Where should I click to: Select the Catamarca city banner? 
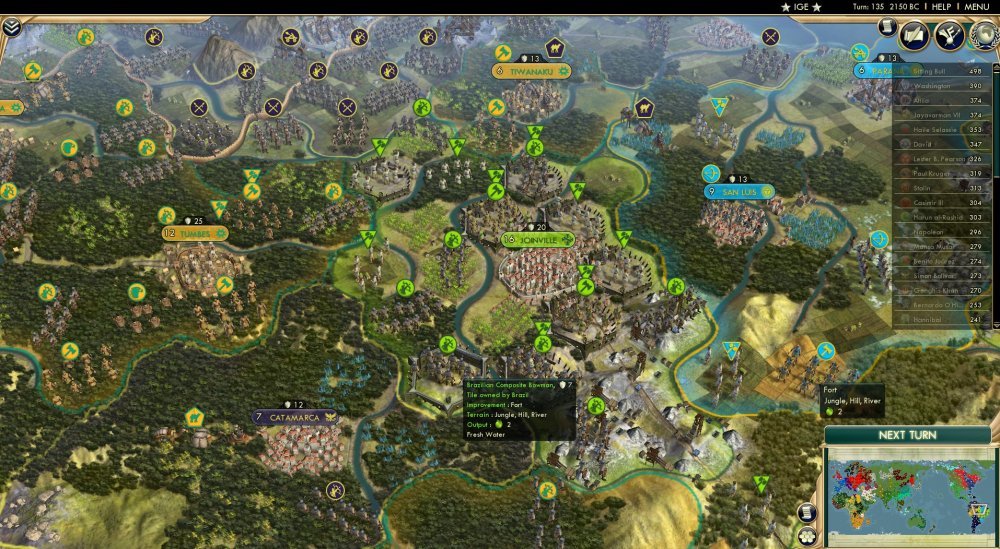coord(294,417)
